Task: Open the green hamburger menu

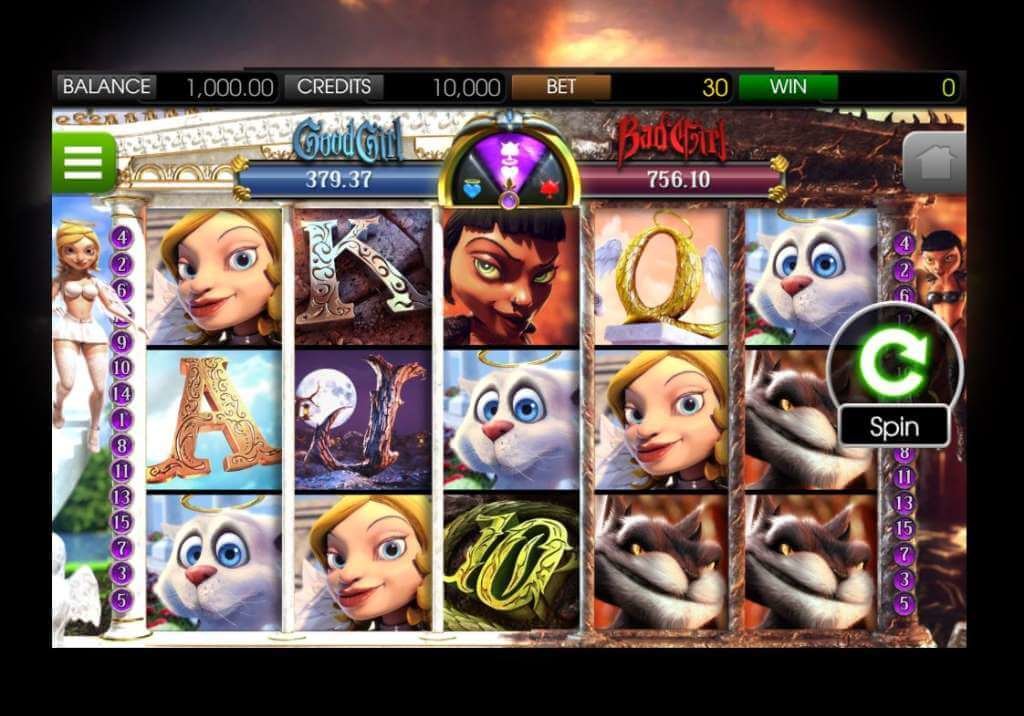Action: (84, 162)
